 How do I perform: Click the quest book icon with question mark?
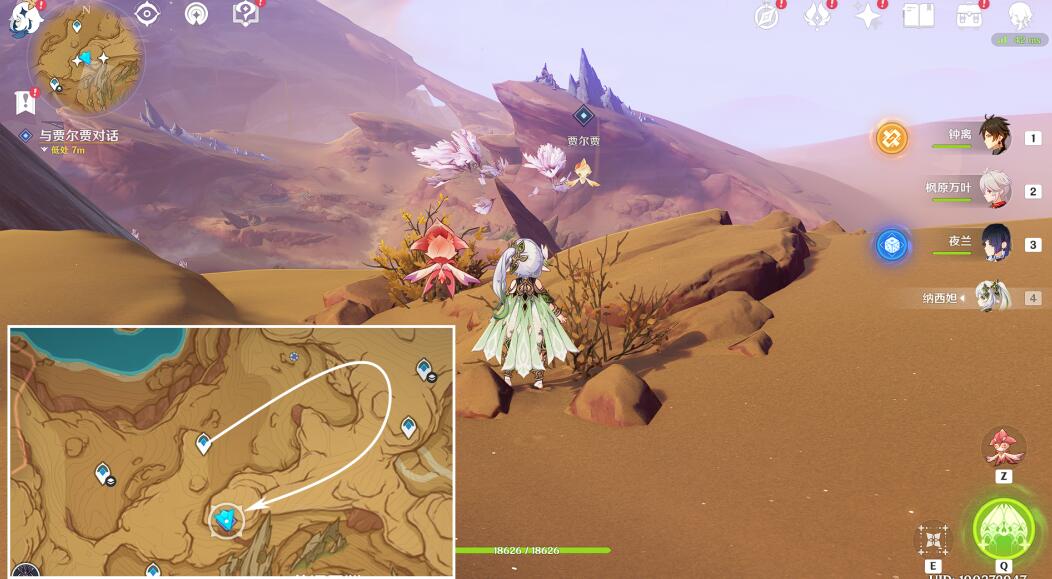[x=245, y=13]
